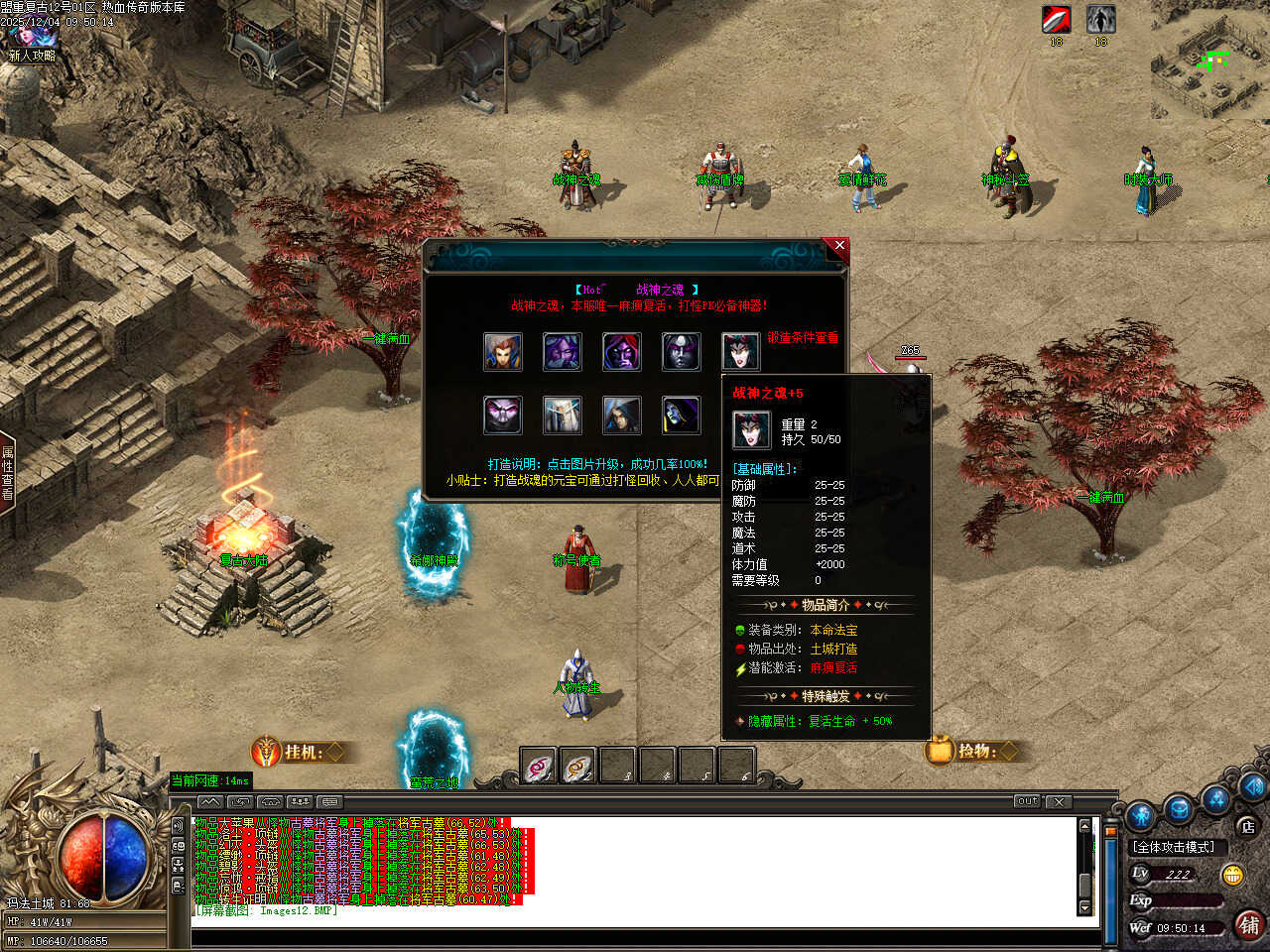This screenshot has height=952, width=1270.
Task: Open the 新人攻略 newcomer guide icon
Action: click(x=30, y=45)
